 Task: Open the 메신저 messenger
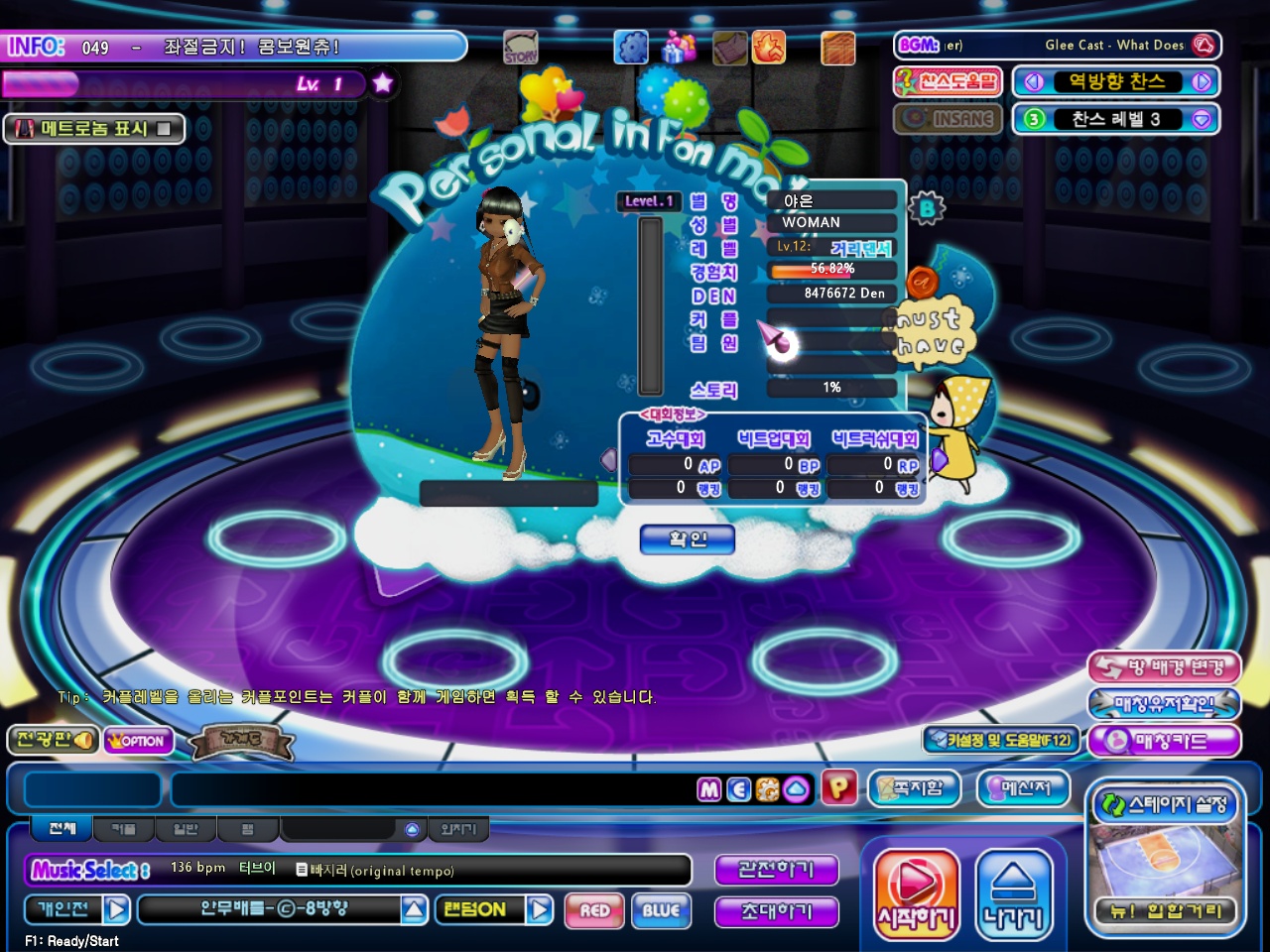point(1024,788)
